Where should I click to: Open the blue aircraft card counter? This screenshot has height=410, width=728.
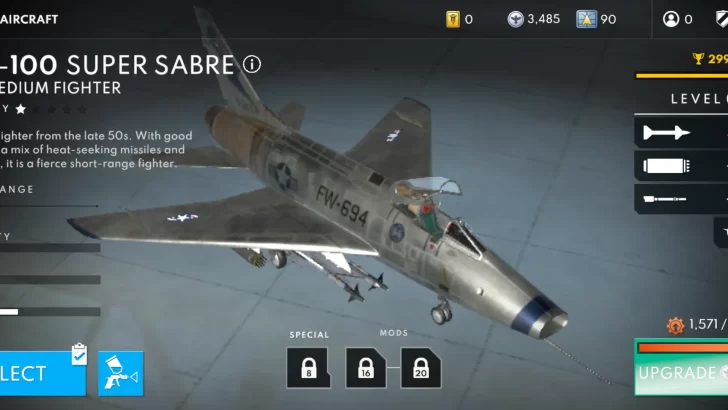[x=596, y=19]
